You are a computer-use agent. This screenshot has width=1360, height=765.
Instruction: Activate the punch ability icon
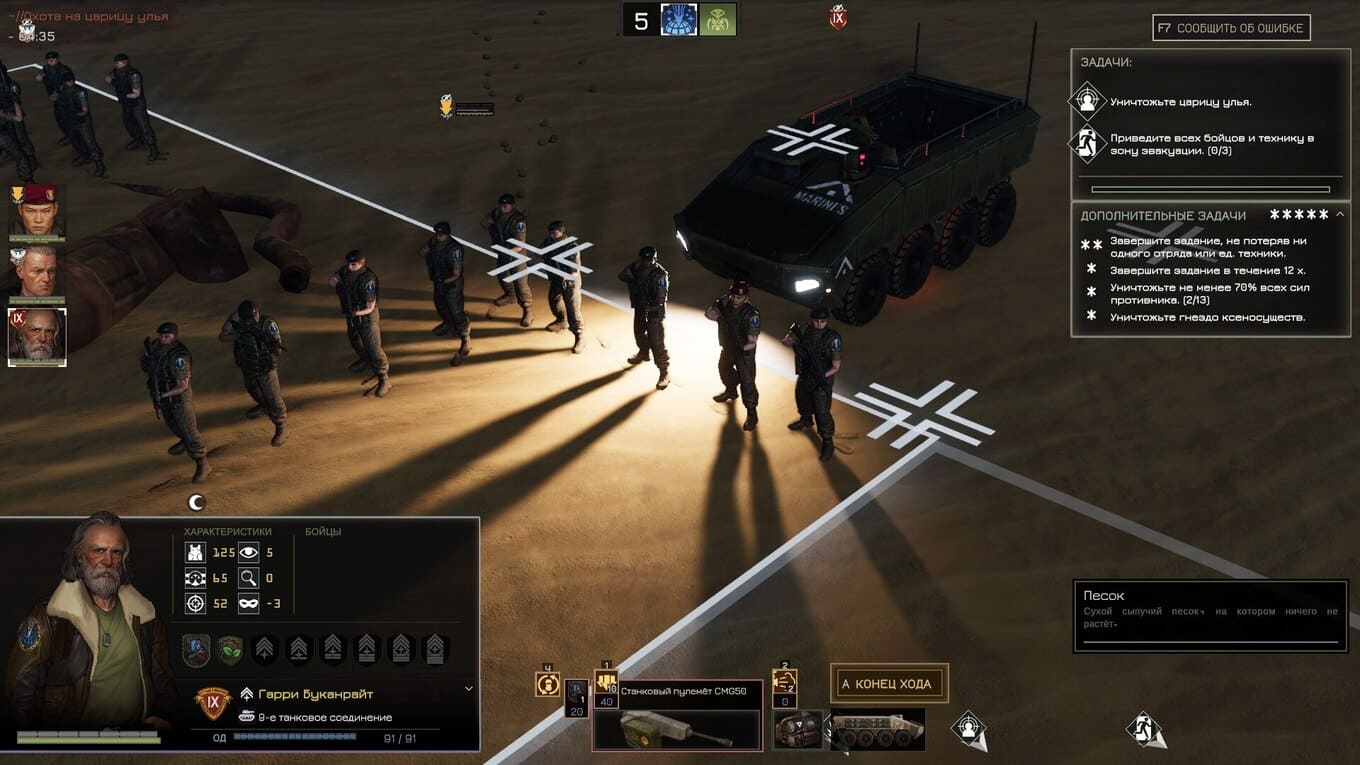click(785, 684)
